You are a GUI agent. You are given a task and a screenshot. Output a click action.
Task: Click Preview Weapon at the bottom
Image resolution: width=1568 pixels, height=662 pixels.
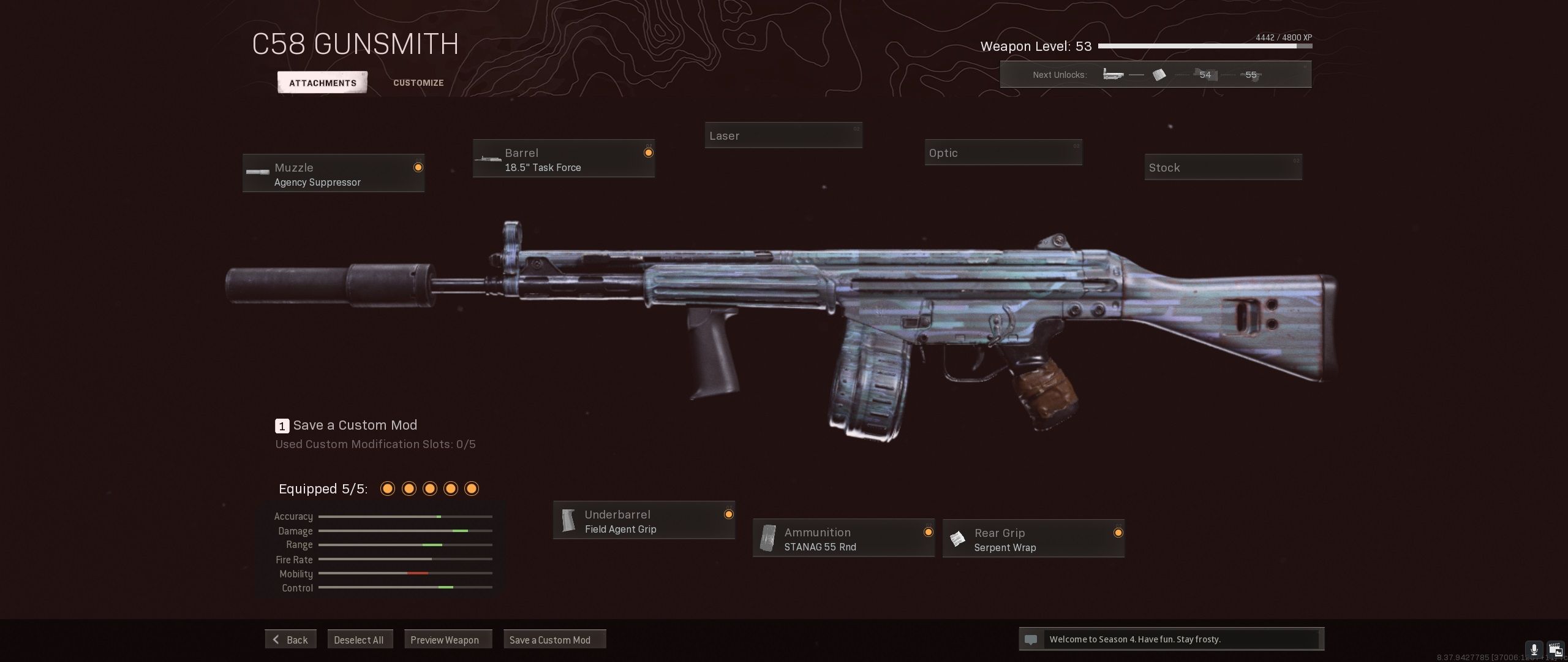448,639
